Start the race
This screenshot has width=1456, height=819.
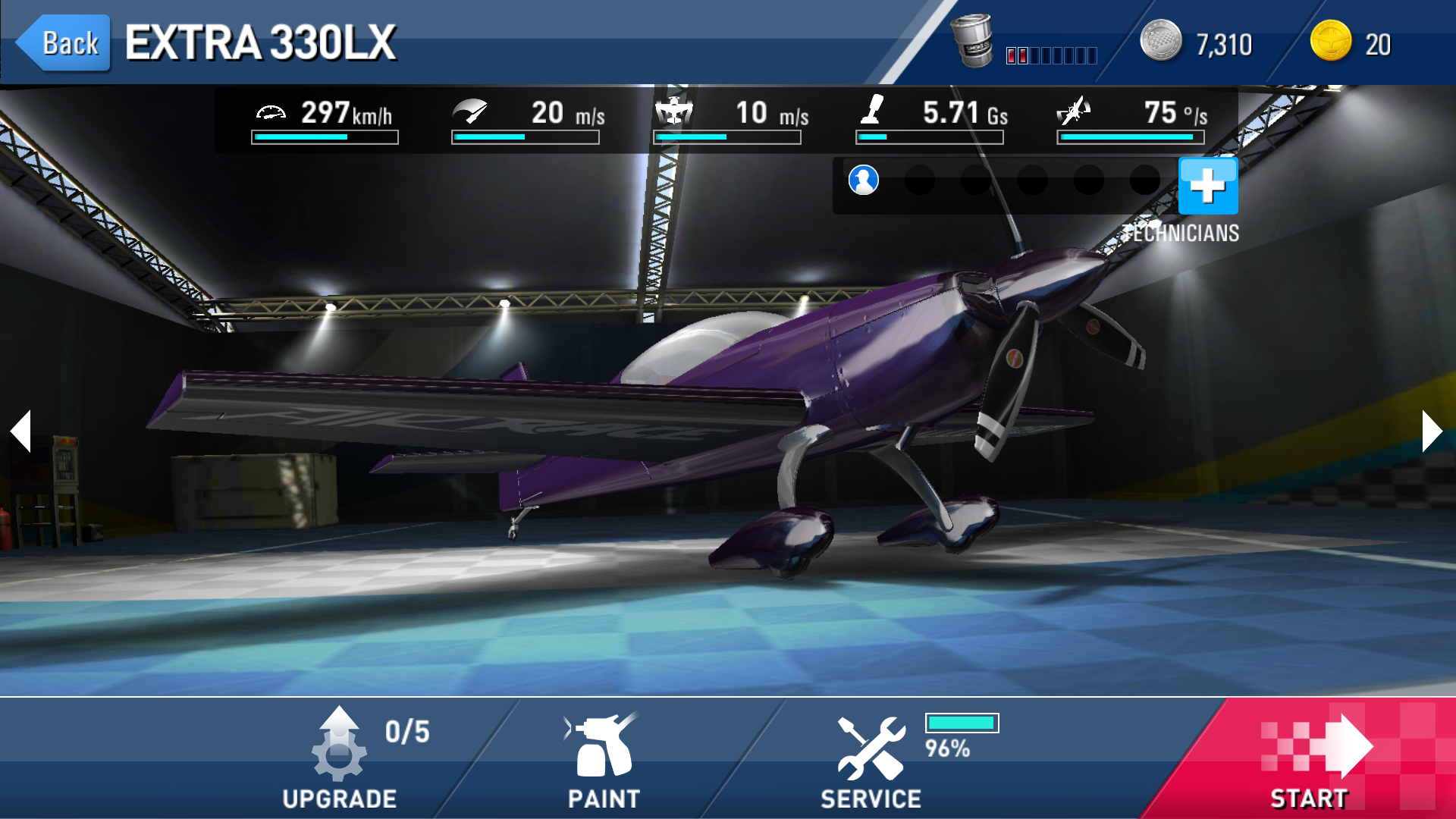click(x=1310, y=758)
